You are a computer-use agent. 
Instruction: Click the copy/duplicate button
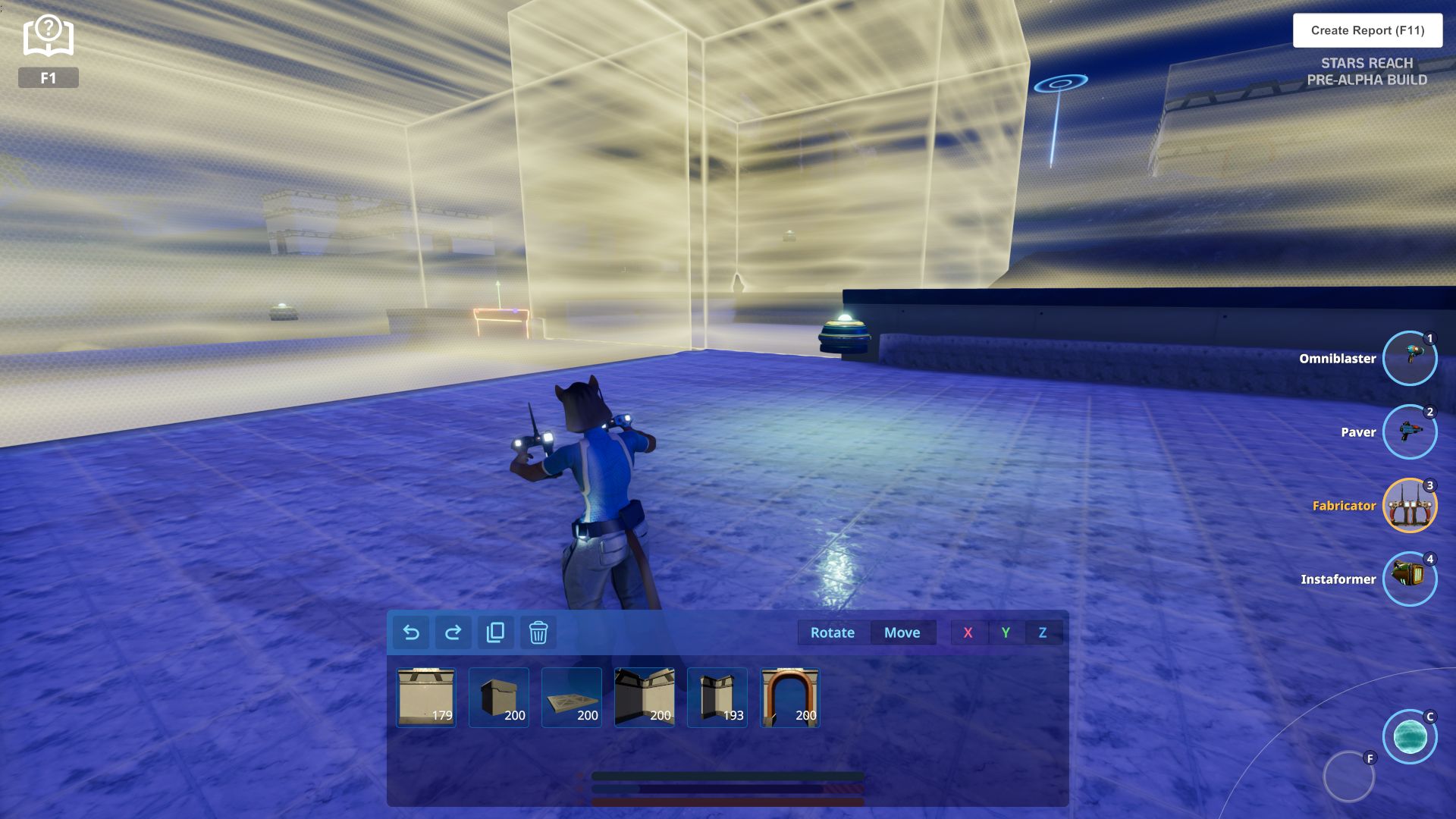pyautogui.click(x=496, y=632)
